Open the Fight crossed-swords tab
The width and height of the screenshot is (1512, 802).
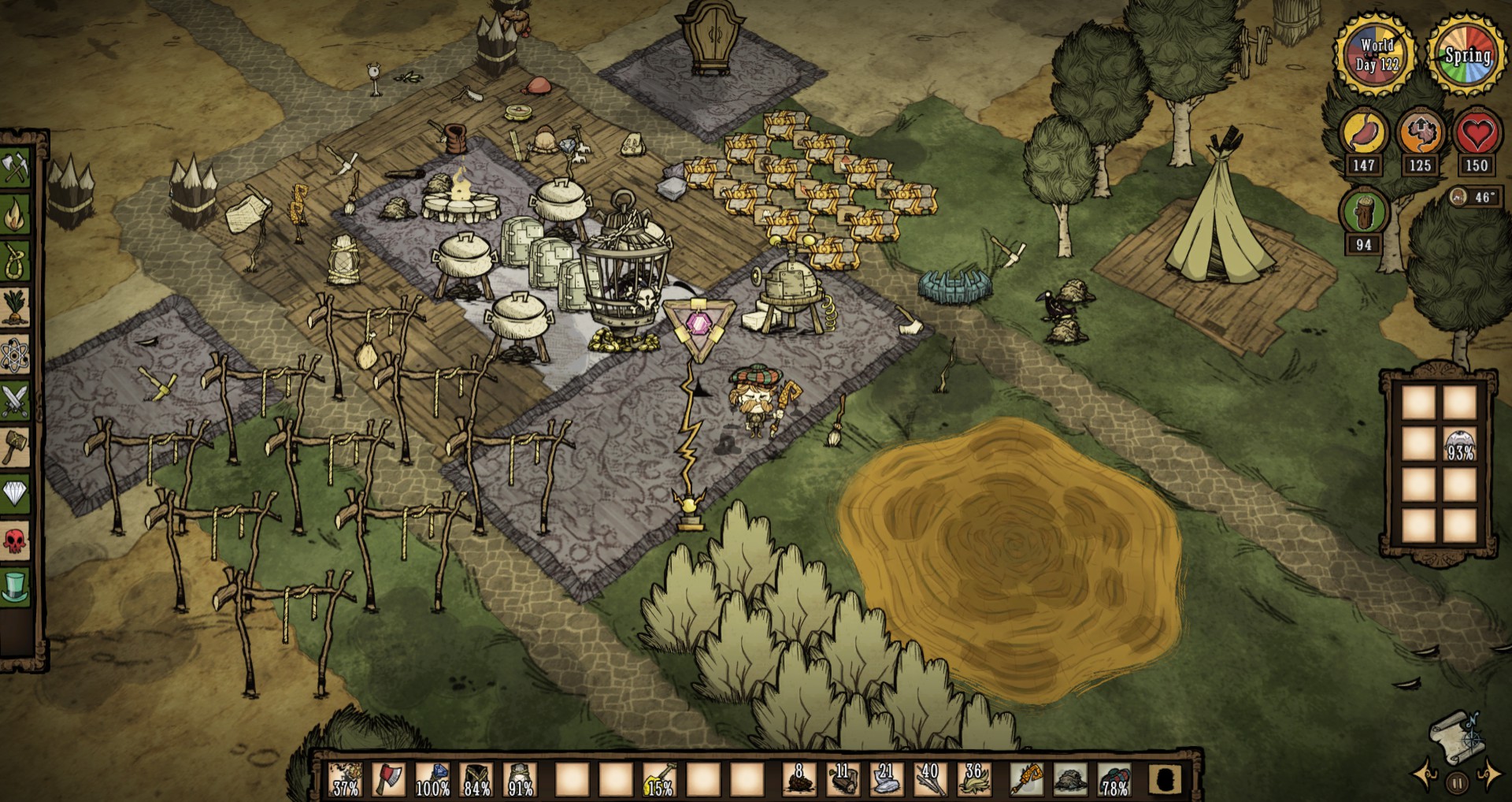pos(15,401)
